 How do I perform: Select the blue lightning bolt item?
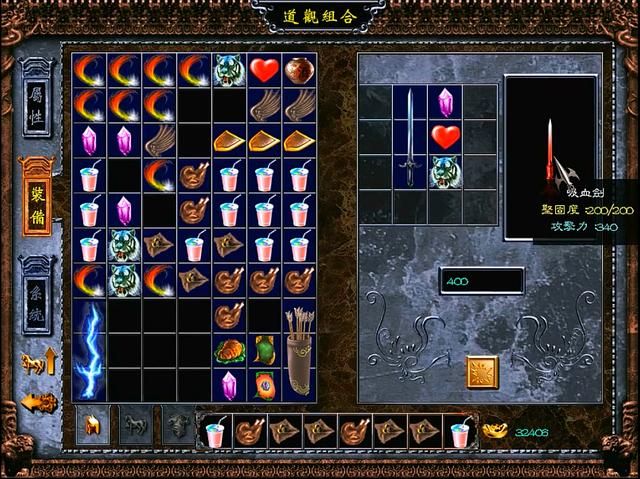pos(89,351)
